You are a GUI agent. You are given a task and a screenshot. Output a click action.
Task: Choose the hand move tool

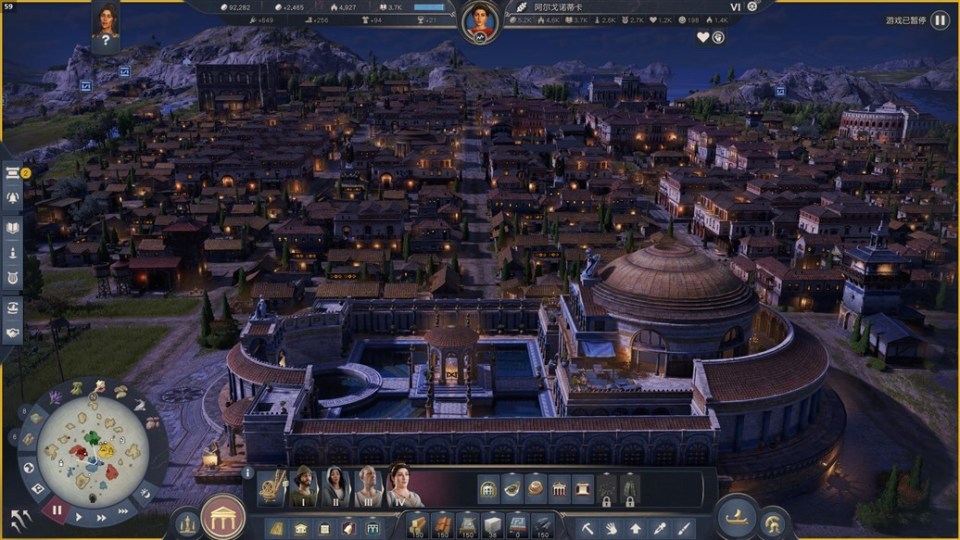611,525
